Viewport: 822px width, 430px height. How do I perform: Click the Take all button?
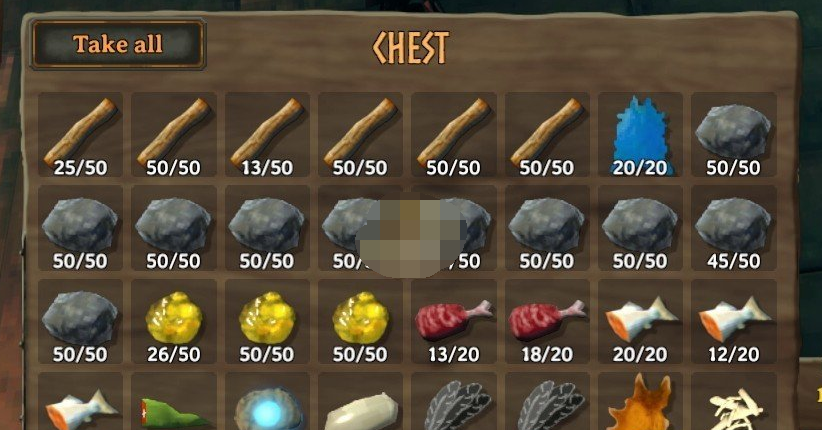118,45
